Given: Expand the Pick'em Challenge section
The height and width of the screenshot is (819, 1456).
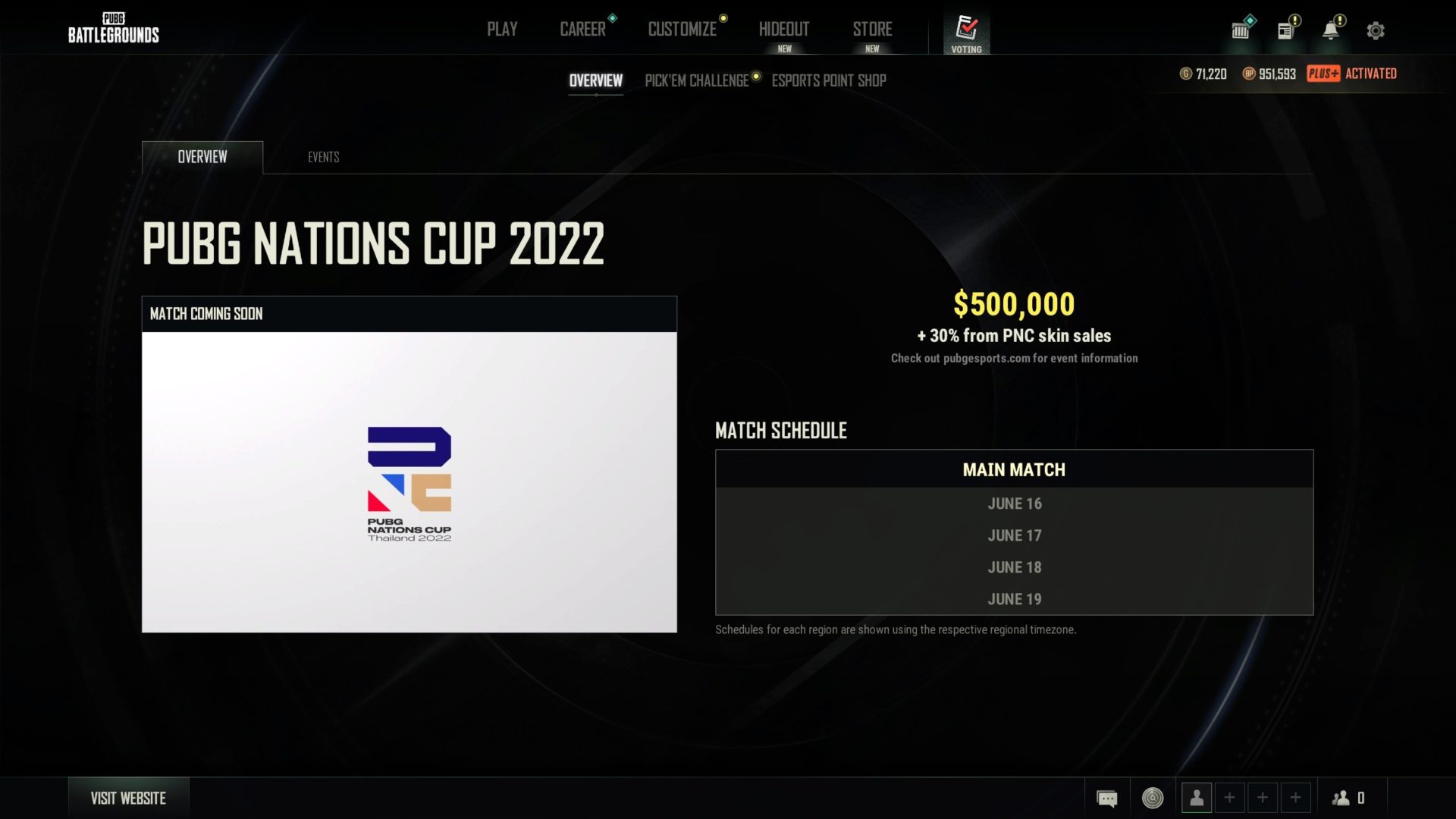Looking at the screenshot, I should [695, 80].
